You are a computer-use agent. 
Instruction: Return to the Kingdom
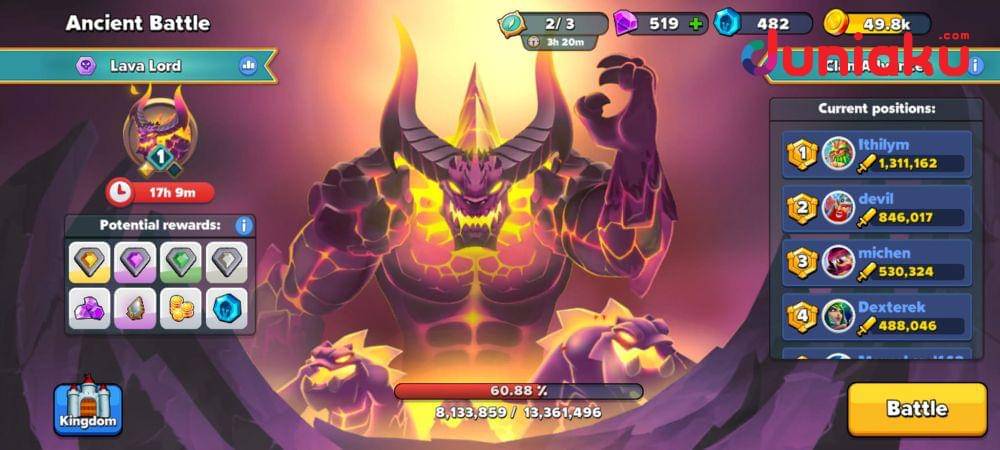(87, 410)
